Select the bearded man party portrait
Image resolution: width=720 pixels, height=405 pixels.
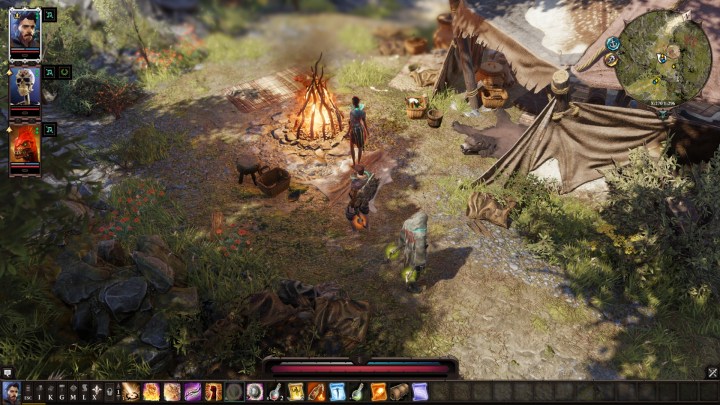click(x=25, y=33)
